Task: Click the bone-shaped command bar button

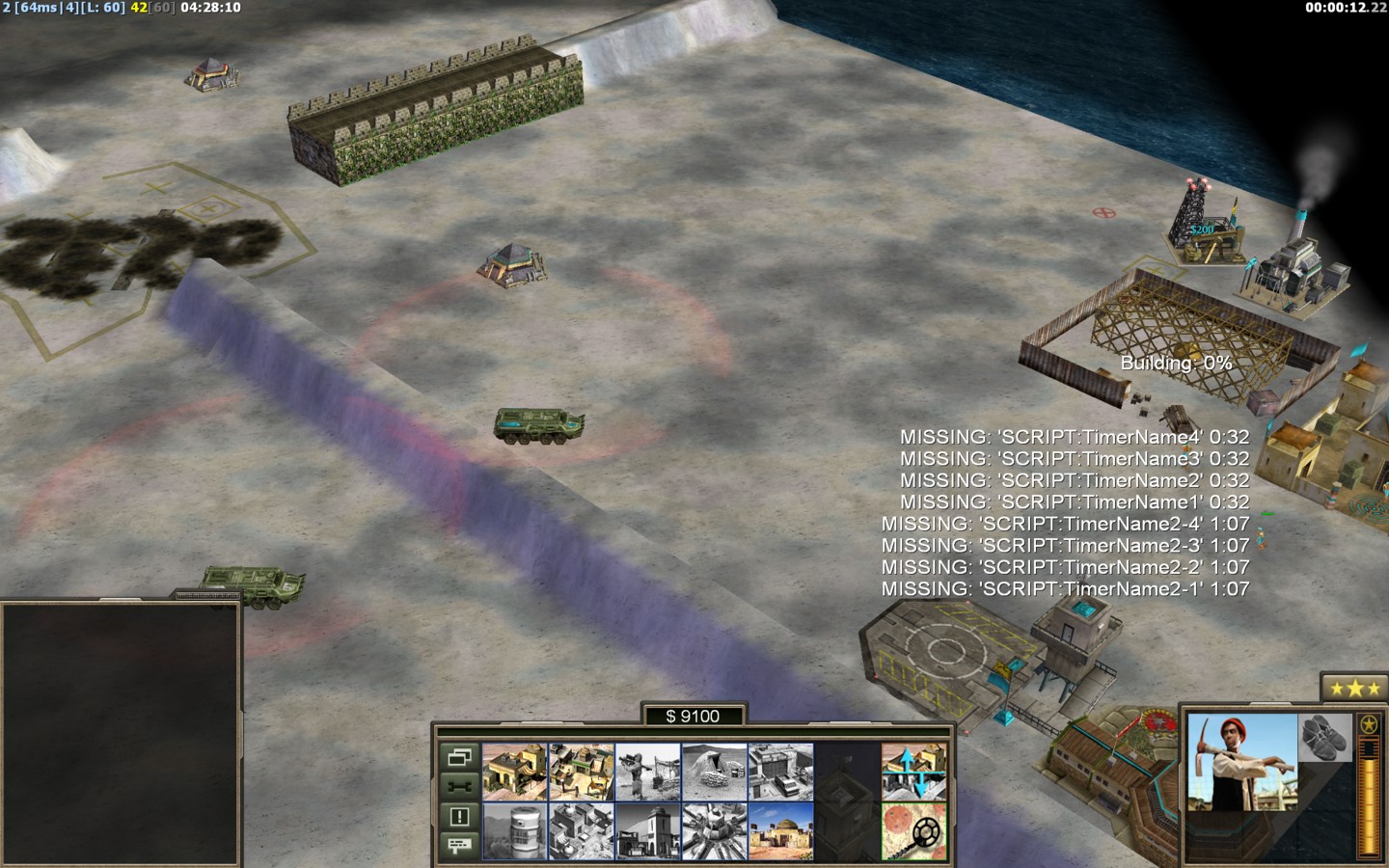Action: [x=459, y=786]
